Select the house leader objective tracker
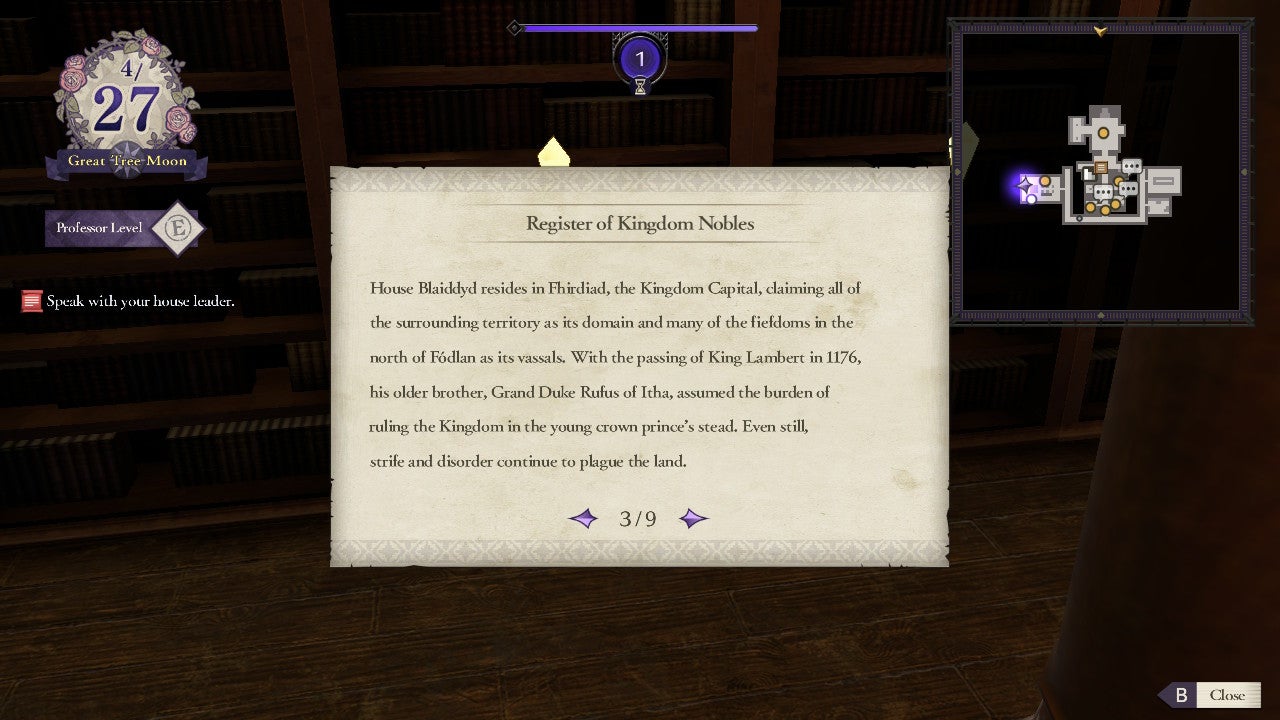Image resolution: width=1280 pixels, height=720 pixels. [129, 300]
